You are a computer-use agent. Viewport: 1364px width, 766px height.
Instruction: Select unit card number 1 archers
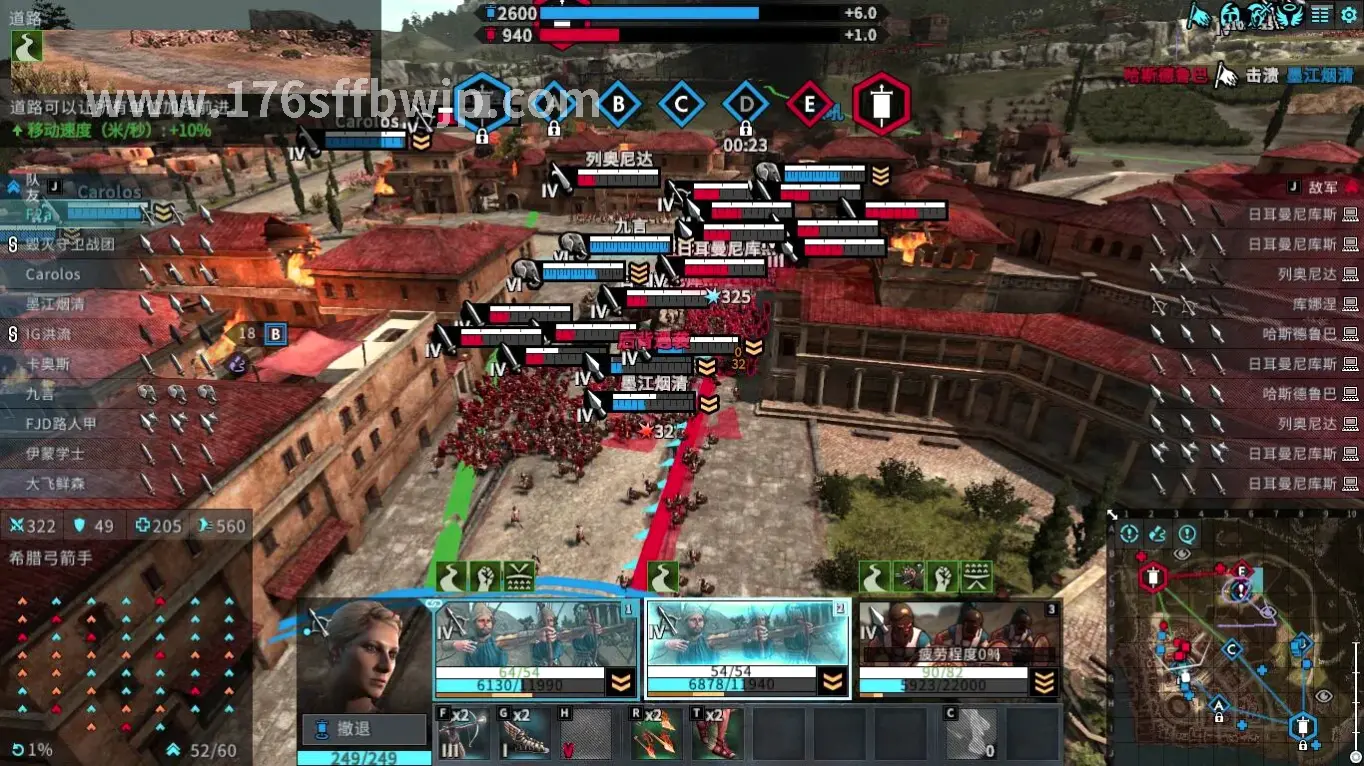536,649
